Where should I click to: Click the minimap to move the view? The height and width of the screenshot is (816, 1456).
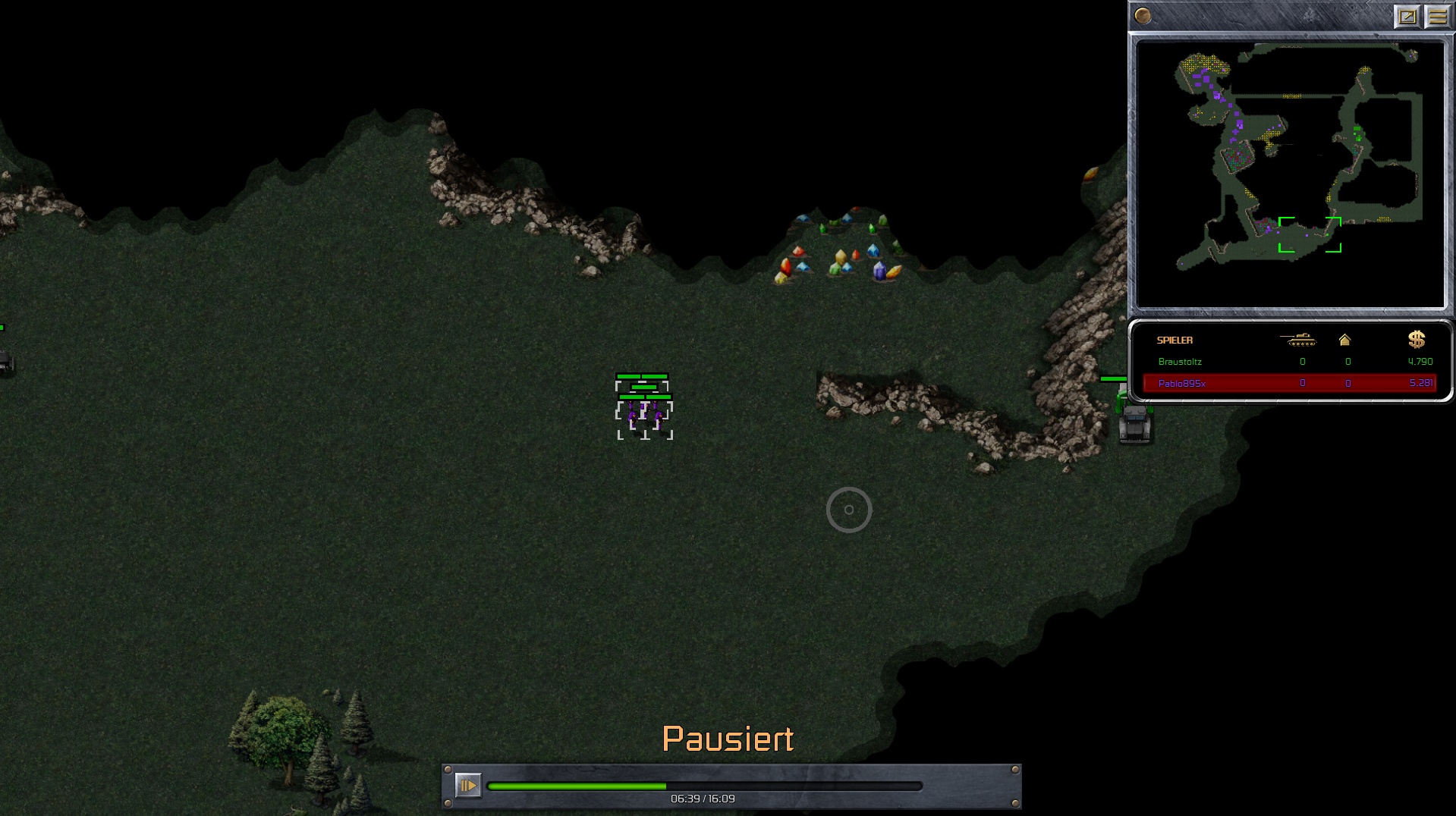click(1290, 174)
